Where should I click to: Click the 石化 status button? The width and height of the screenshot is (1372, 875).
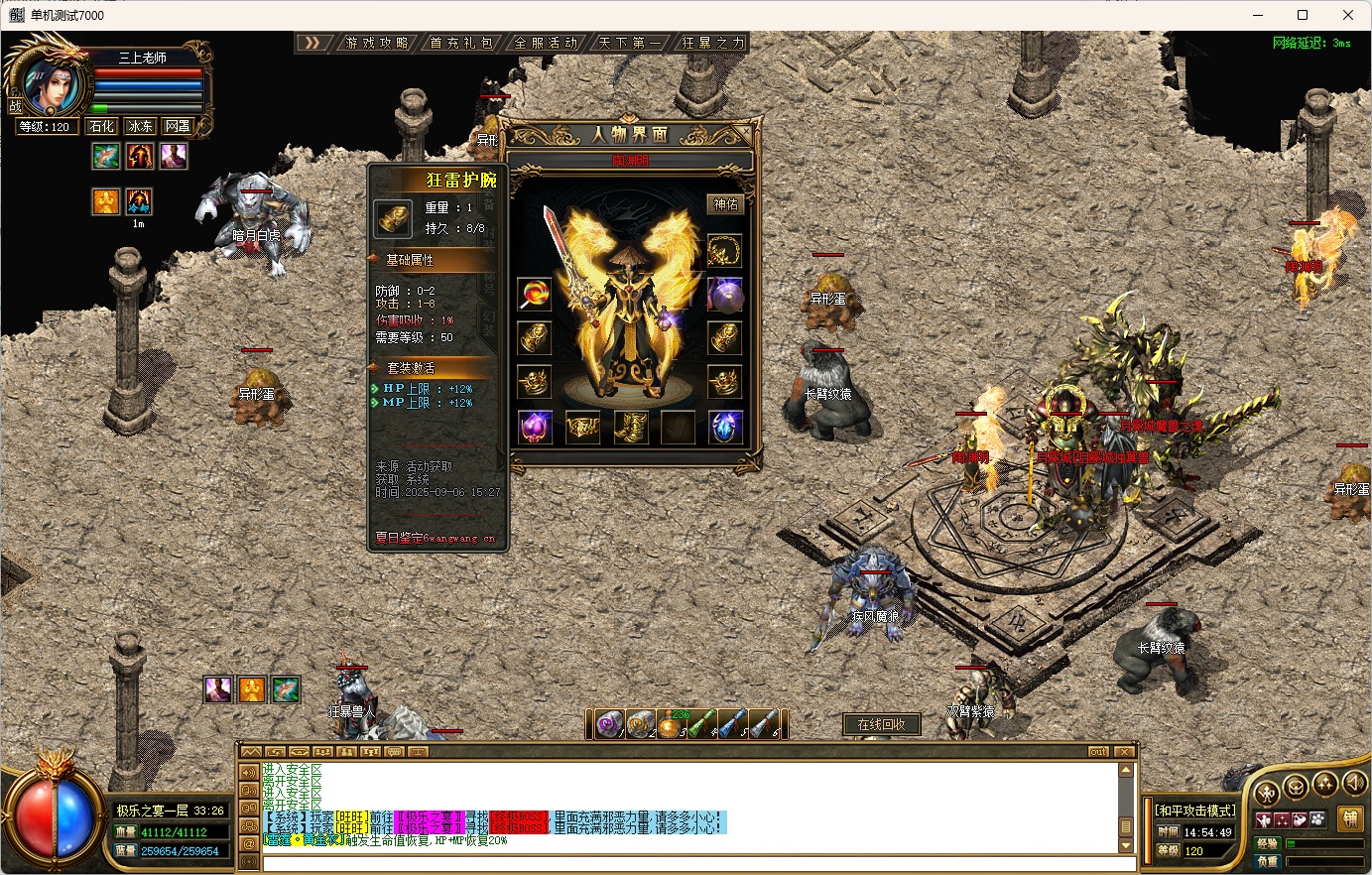point(101,126)
